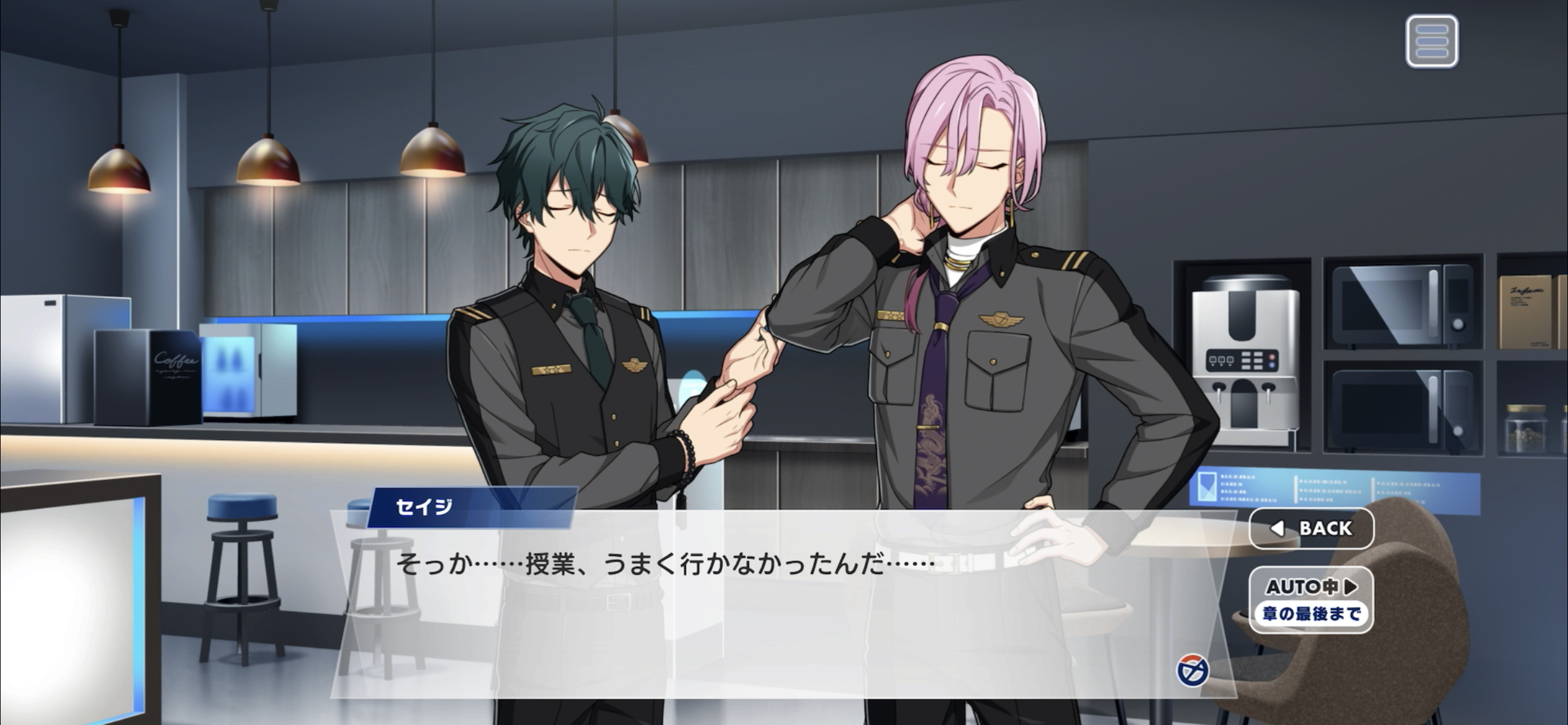The width and height of the screenshot is (1568, 725).
Task: Go back with the BACK button
Action: (x=1311, y=529)
